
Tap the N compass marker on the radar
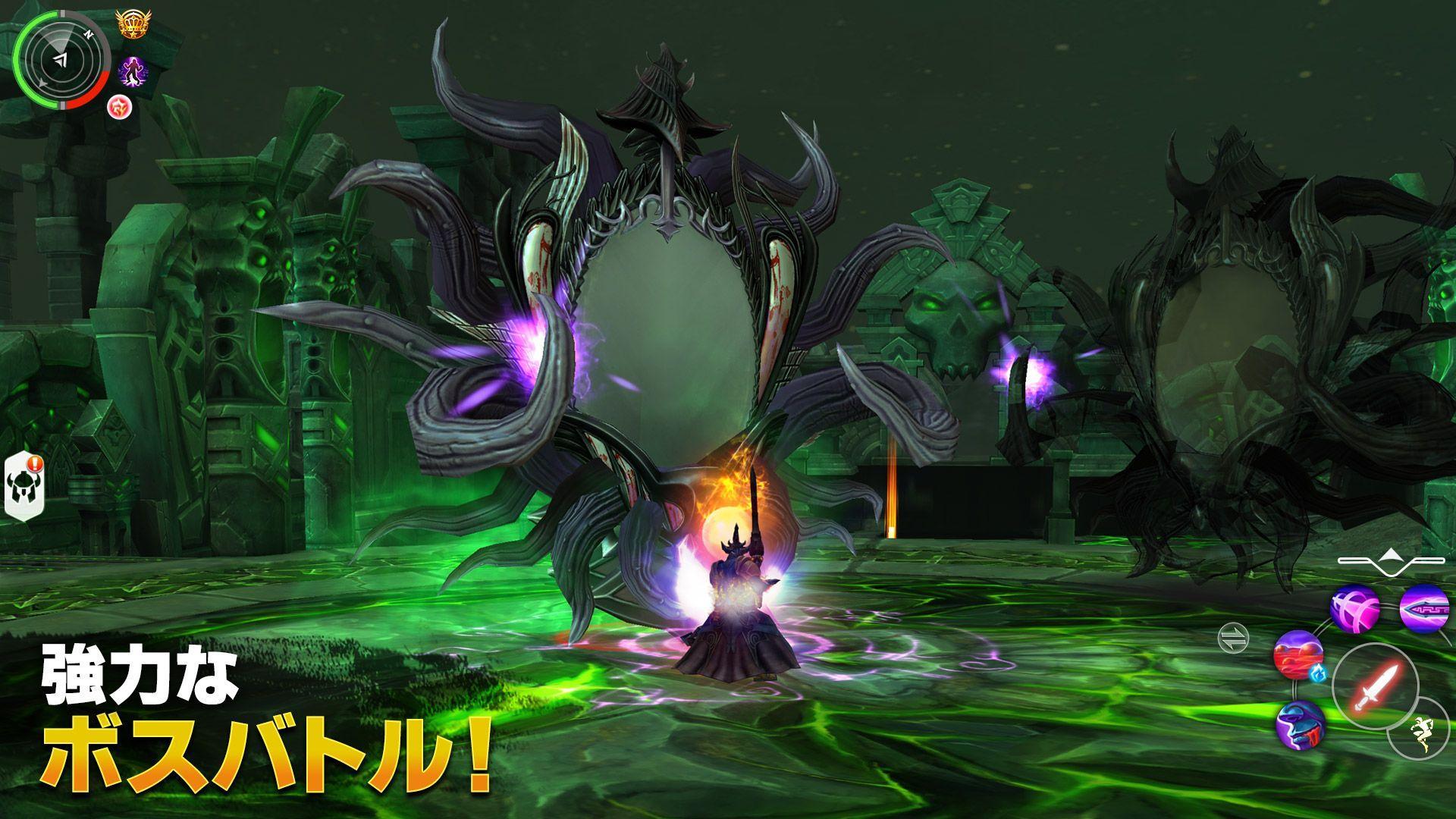pos(89,33)
